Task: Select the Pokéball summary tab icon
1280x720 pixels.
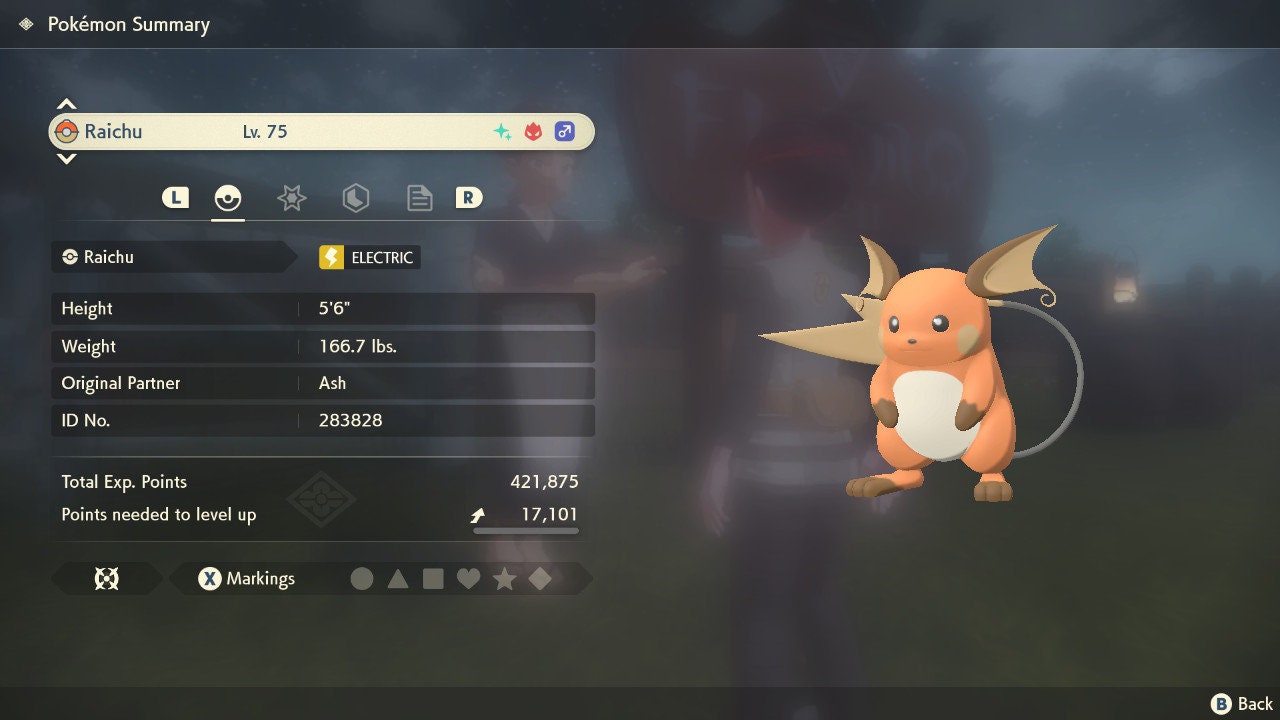Action: [228, 197]
